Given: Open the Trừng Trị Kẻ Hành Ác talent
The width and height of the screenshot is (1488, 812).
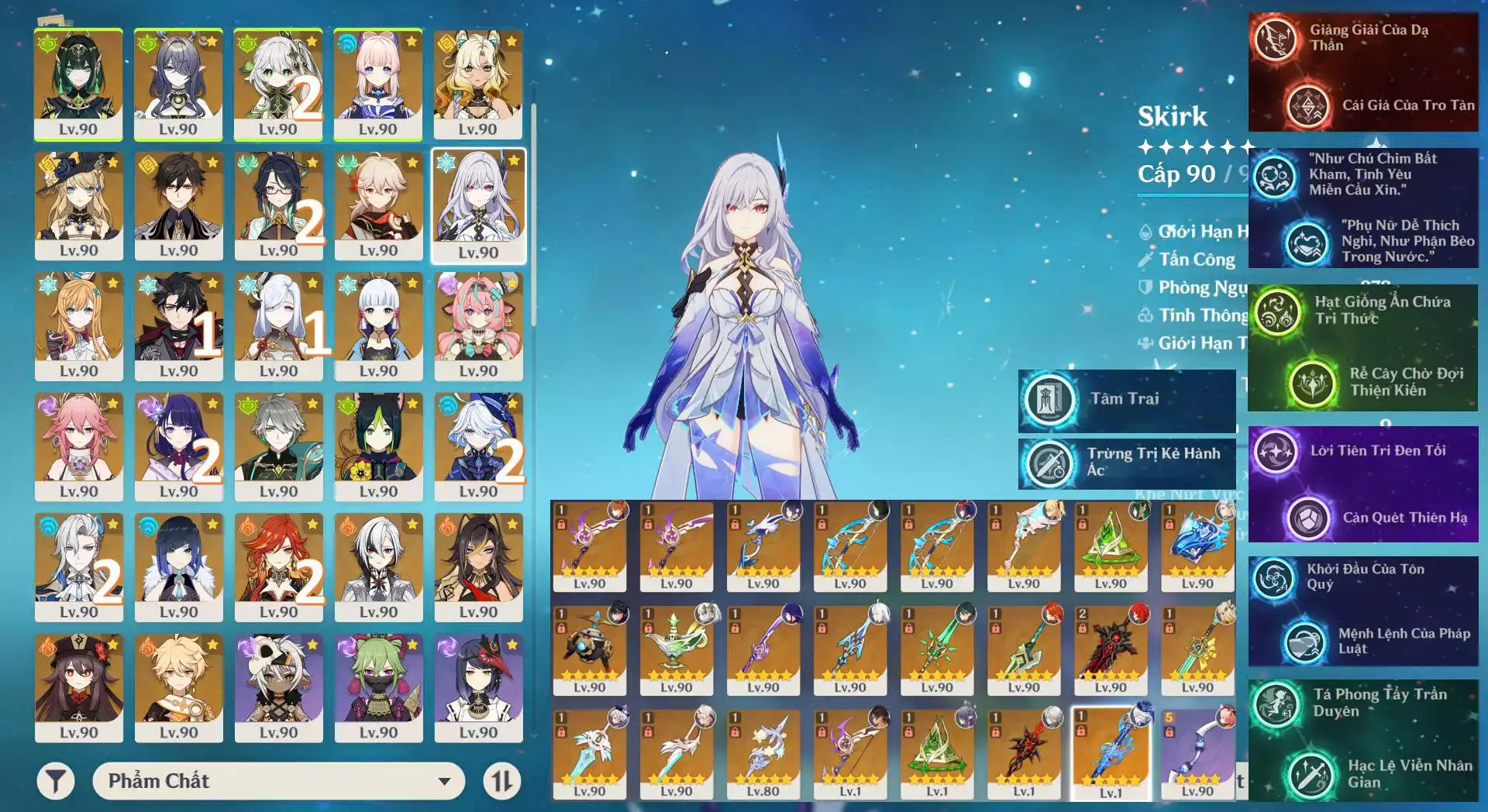Looking at the screenshot, I should pyautogui.click(x=1126, y=463).
